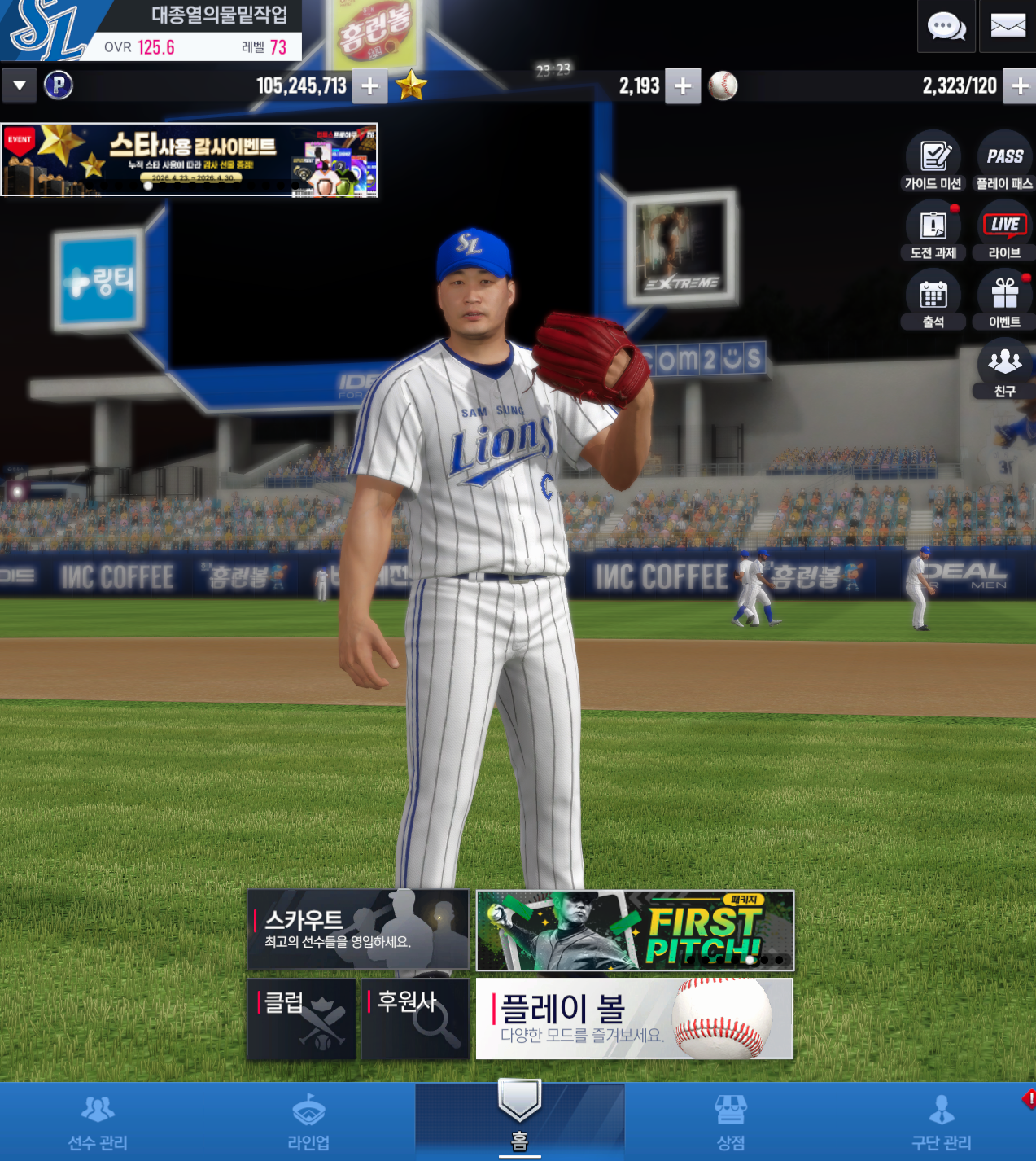1036x1161 pixels.
Task: Switch to the 상점 shop tab
Action: pyautogui.click(x=730, y=1122)
